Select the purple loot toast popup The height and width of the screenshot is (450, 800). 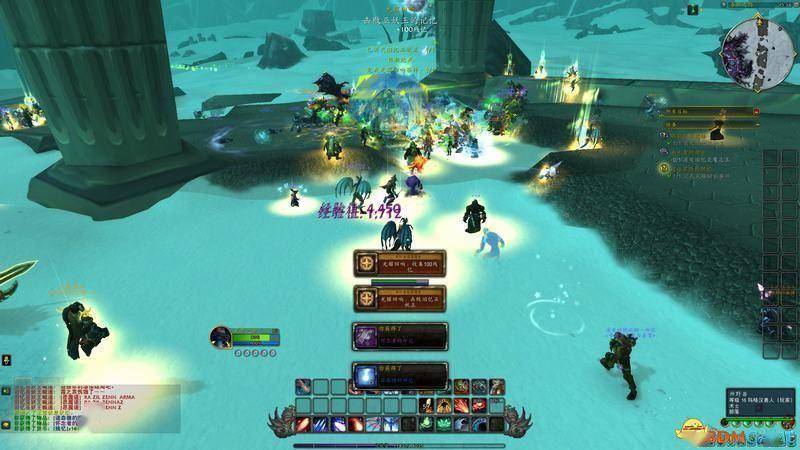(x=400, y=337)
